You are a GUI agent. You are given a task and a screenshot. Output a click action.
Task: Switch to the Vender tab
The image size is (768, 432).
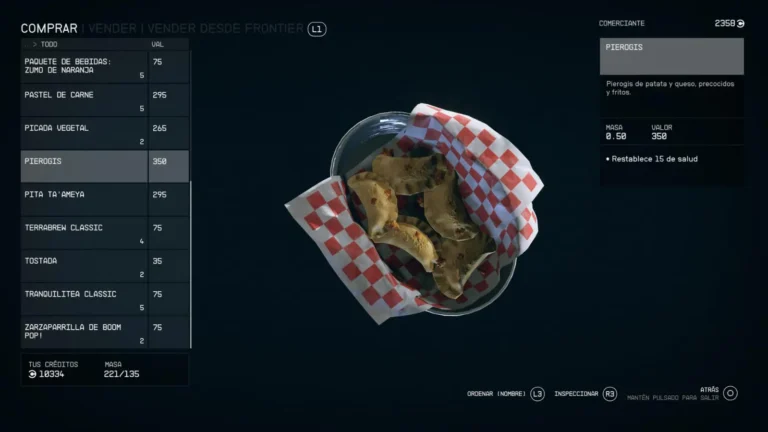tap(112, 28)
